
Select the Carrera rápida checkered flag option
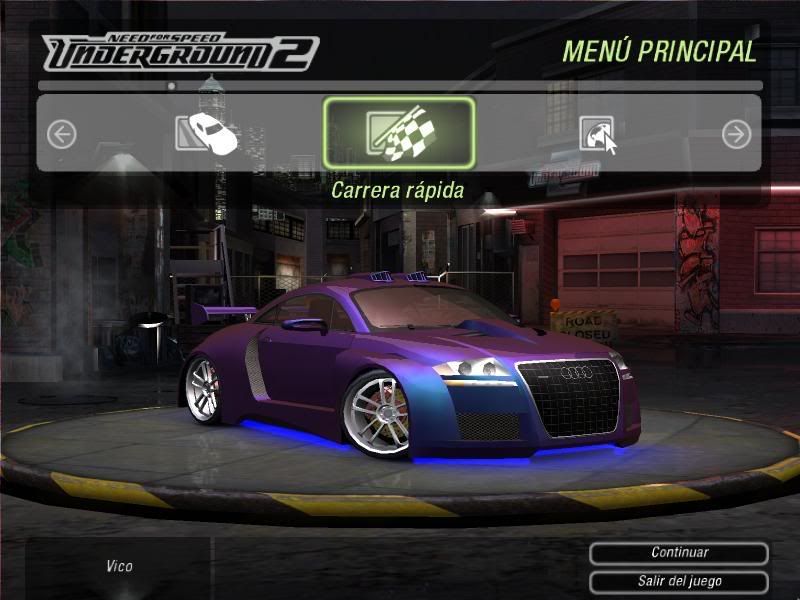point(398,134)
